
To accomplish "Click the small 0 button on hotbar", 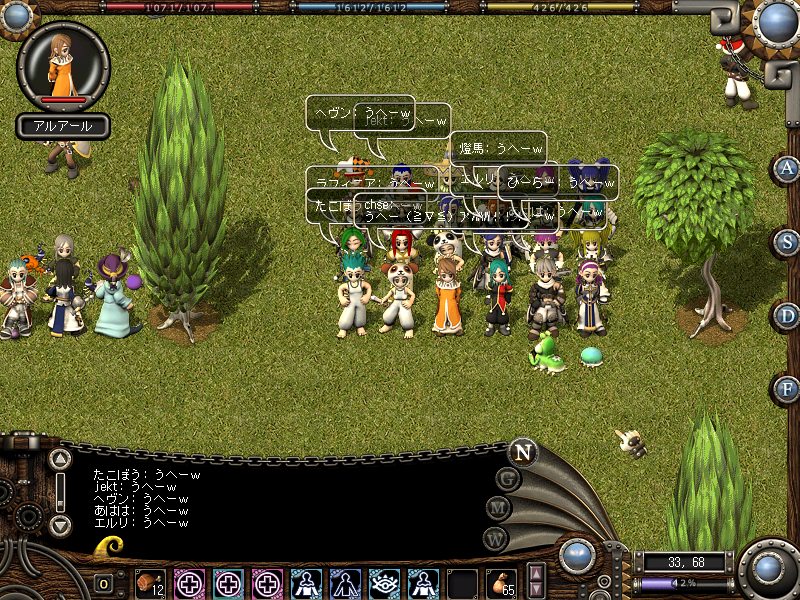I will click(x=104, y=584).
